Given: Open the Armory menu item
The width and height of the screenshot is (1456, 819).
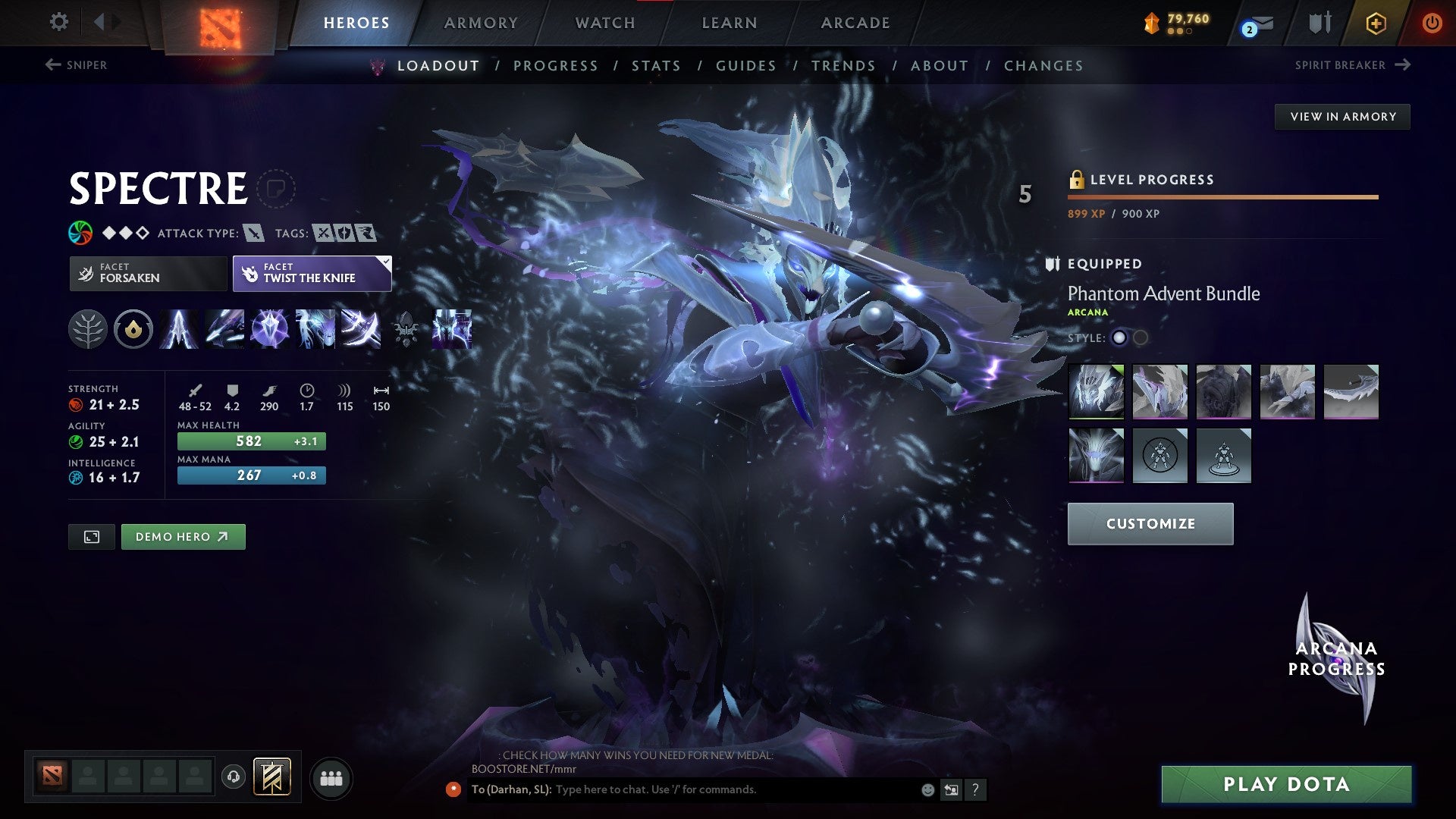Looking at the screenshot, I should (481, 23).
